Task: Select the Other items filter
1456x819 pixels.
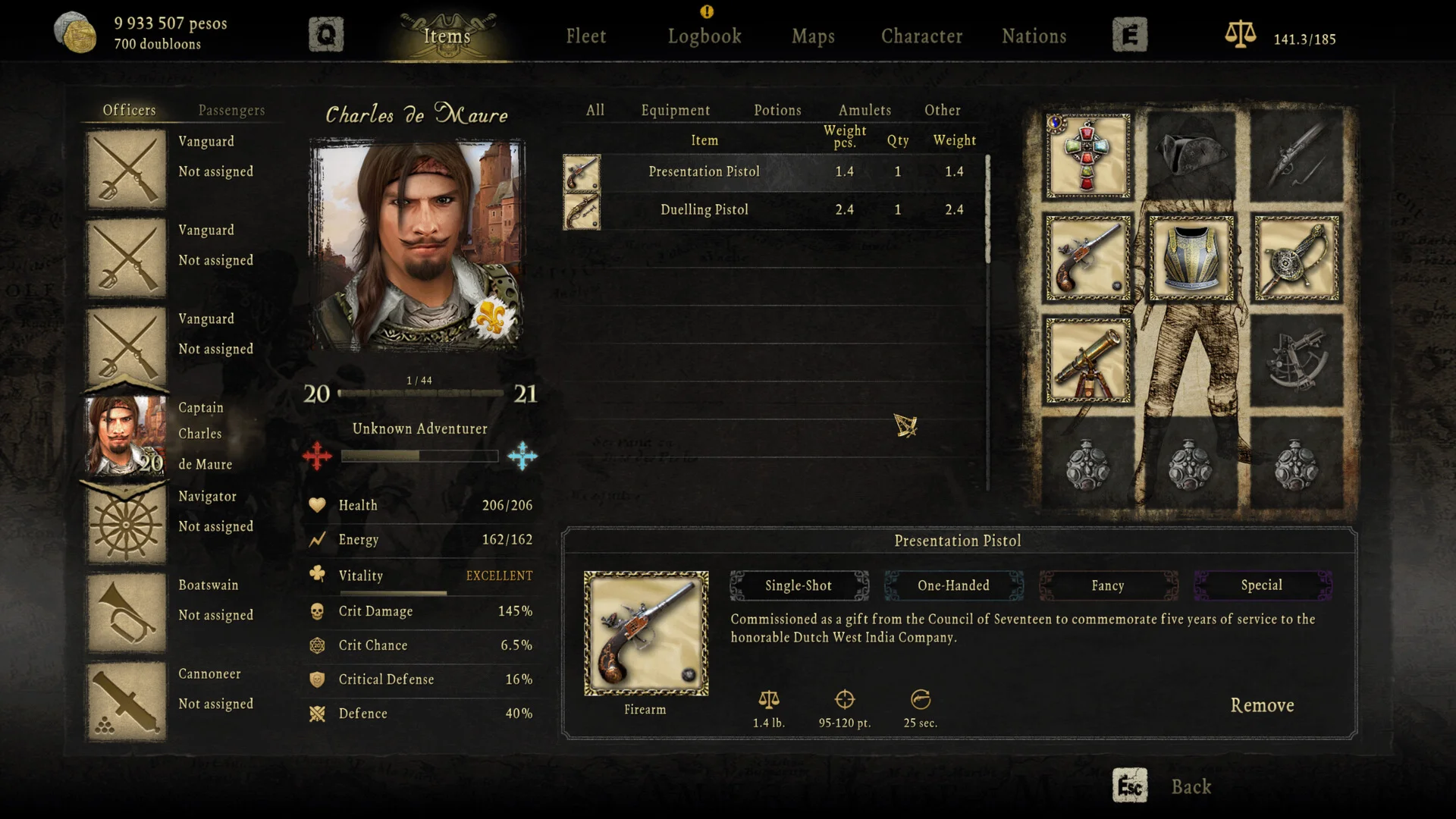Action: tap(942, 110)
